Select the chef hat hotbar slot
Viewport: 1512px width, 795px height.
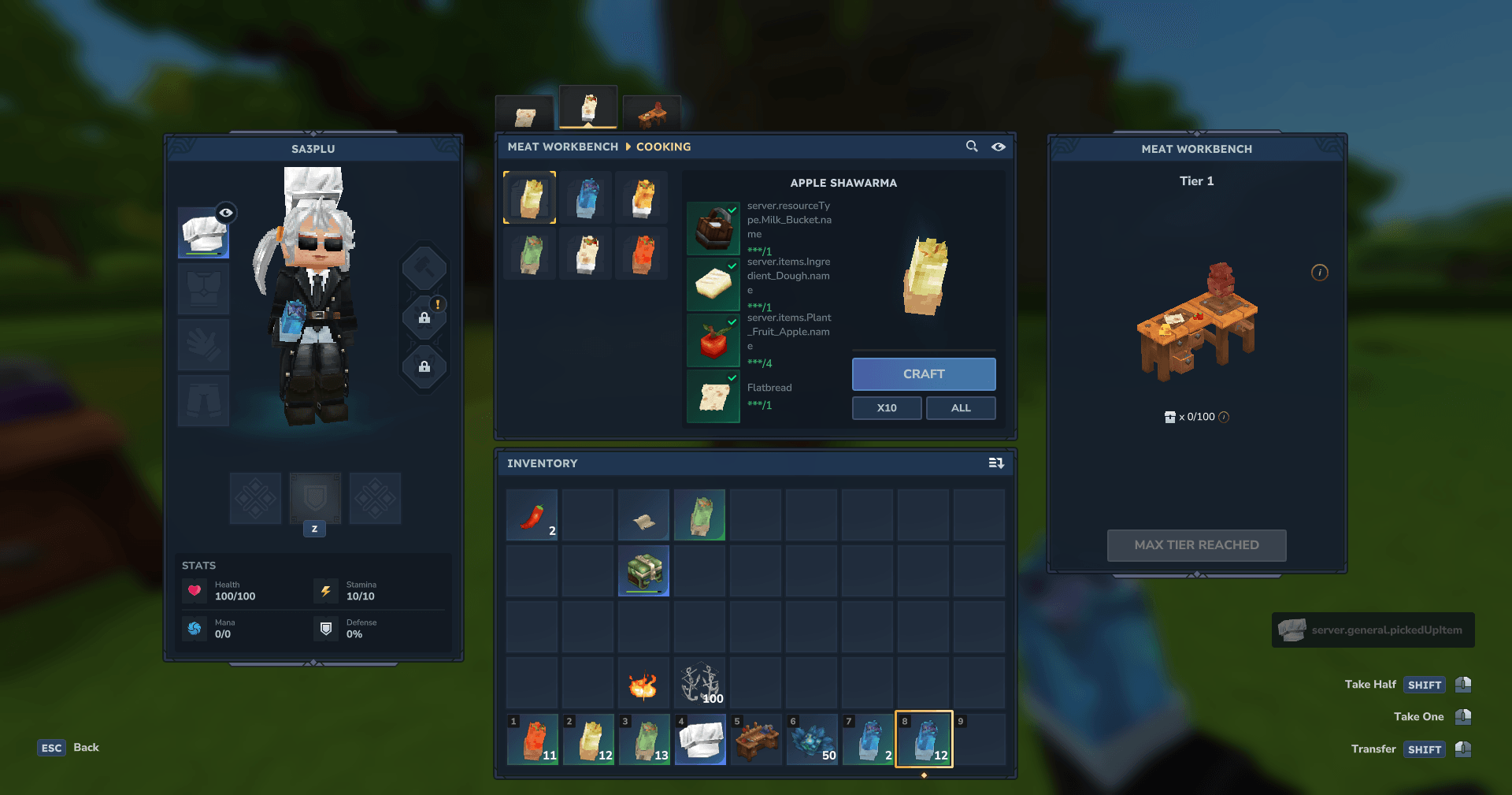700,740
